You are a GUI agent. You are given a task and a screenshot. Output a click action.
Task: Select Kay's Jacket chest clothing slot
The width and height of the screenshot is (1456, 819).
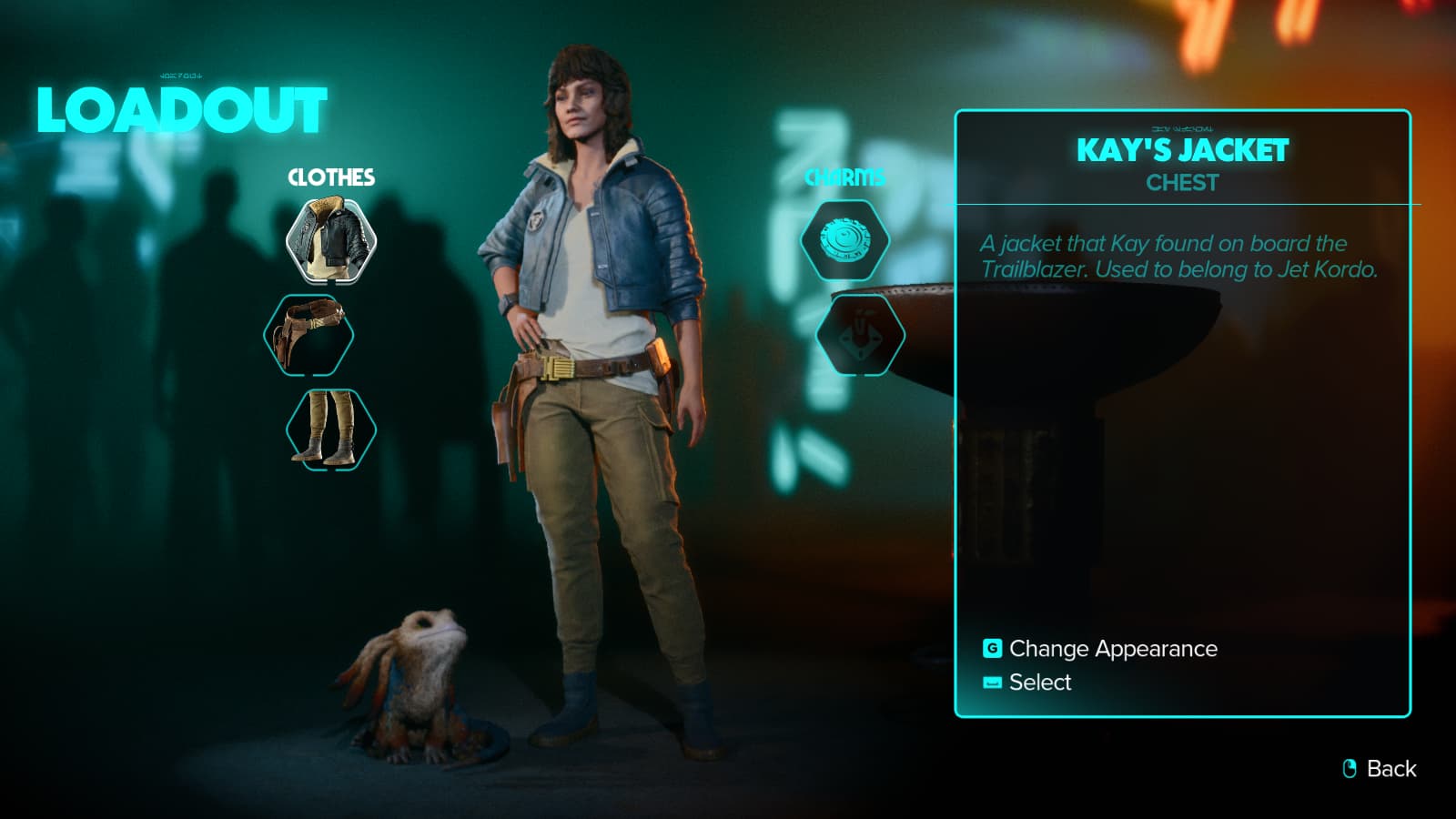331,241
